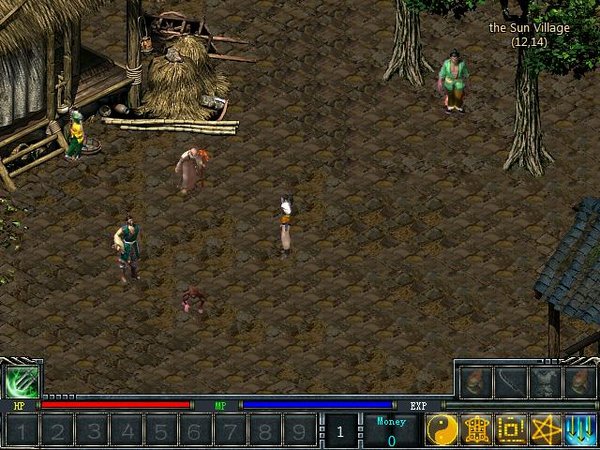Select the golden pentagram star icon
The image size is (600, 450).
[x=546, y=429]
